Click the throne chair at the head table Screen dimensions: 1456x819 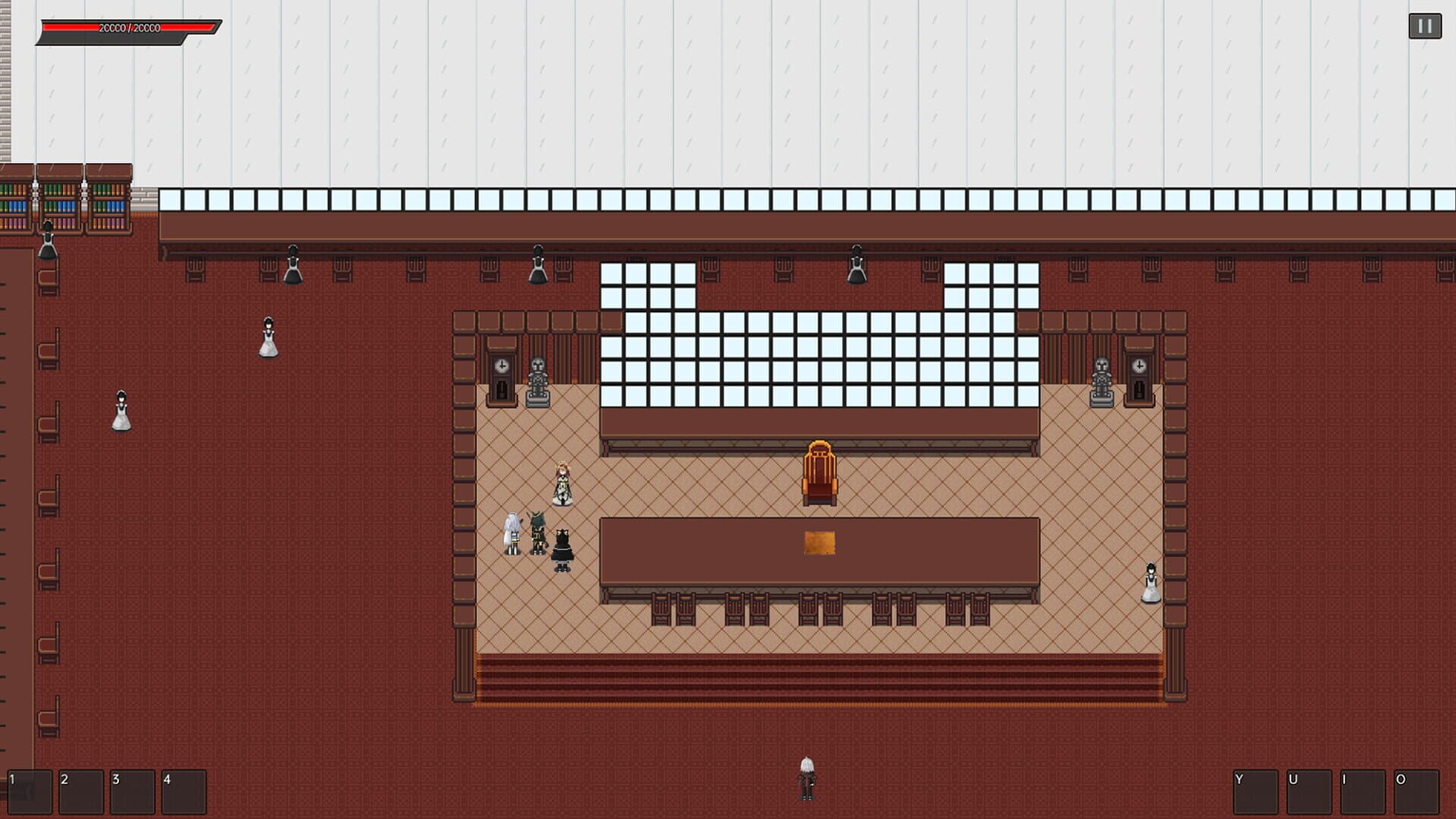point(821,470)
